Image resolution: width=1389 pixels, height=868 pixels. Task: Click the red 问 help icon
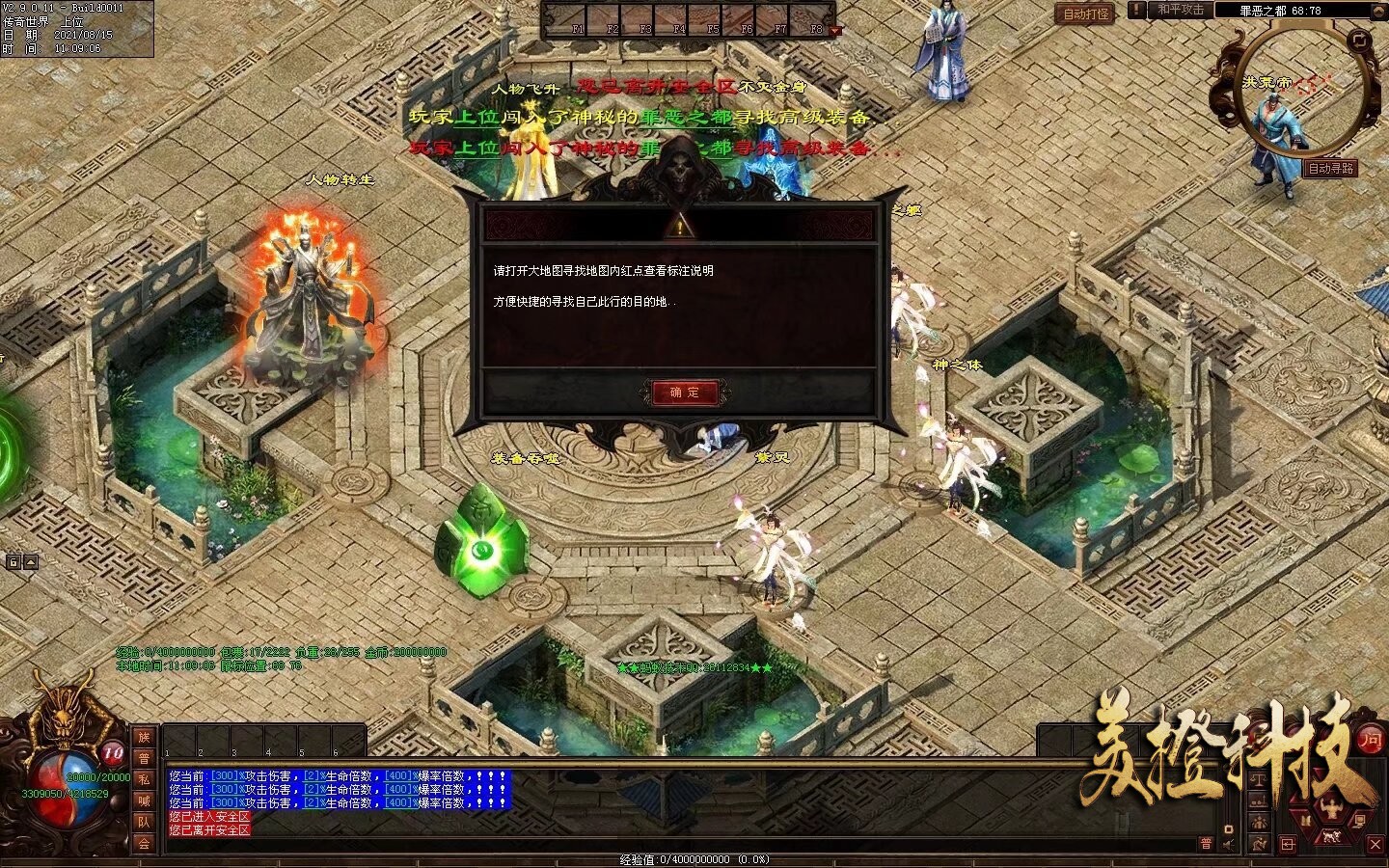[x=1371, y=741]
